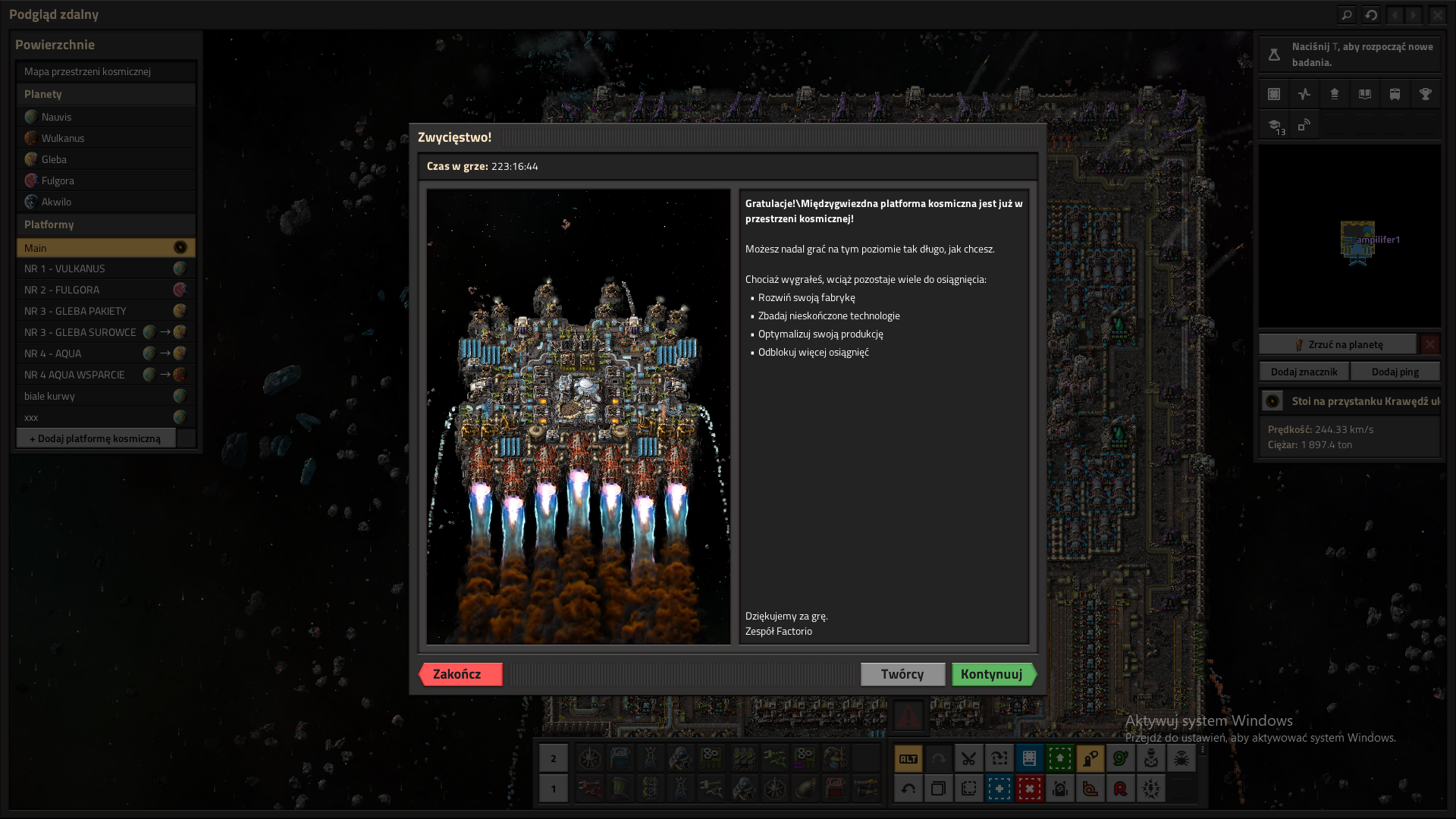Switch to the Gleba surface
This screenshot has width=1456, height=819.
tap(55, 159)
